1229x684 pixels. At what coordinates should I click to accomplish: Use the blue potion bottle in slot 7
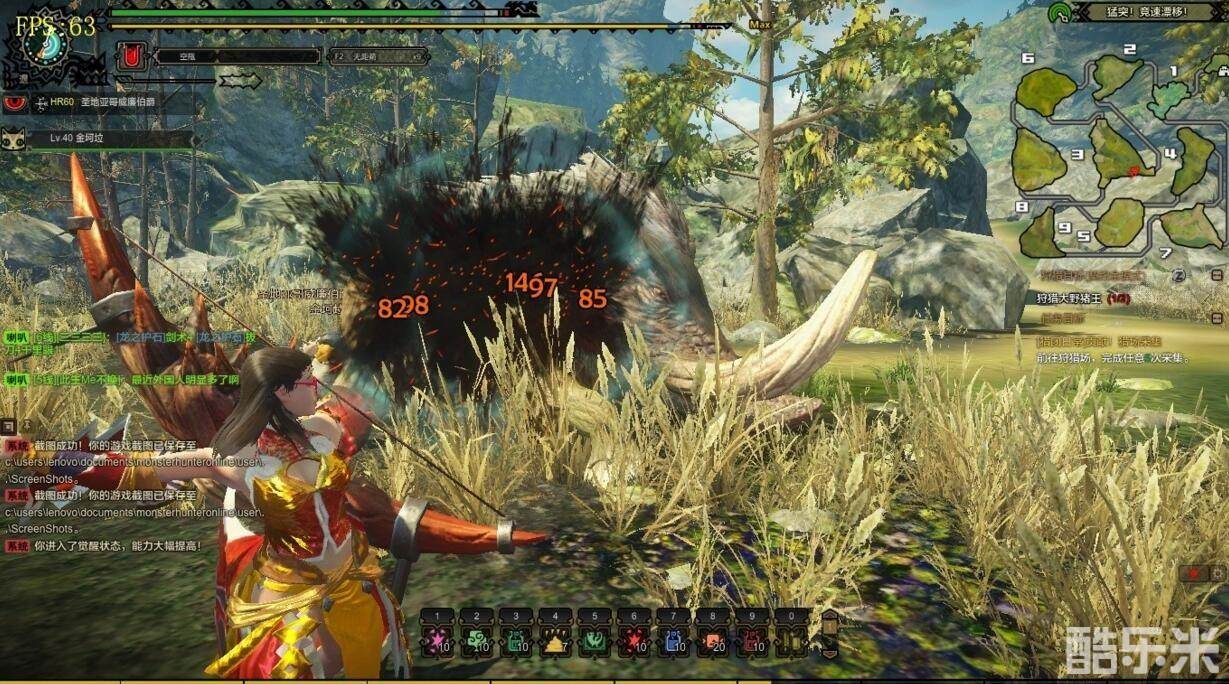[673, 639]
